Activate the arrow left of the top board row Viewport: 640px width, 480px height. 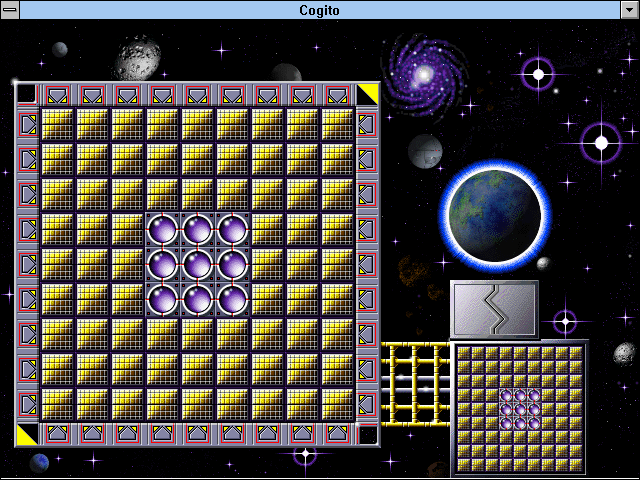click(27, 125)
